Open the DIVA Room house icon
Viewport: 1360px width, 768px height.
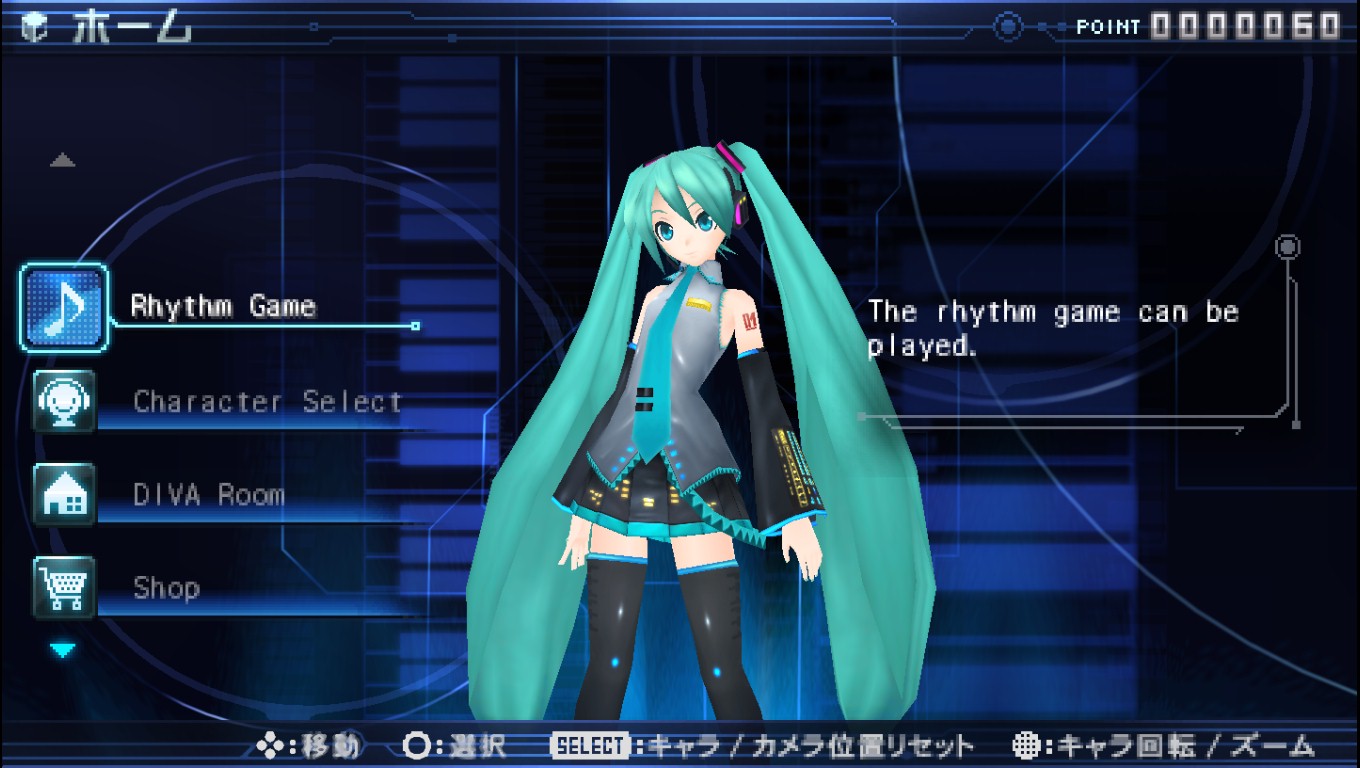(x=62, y=495)
